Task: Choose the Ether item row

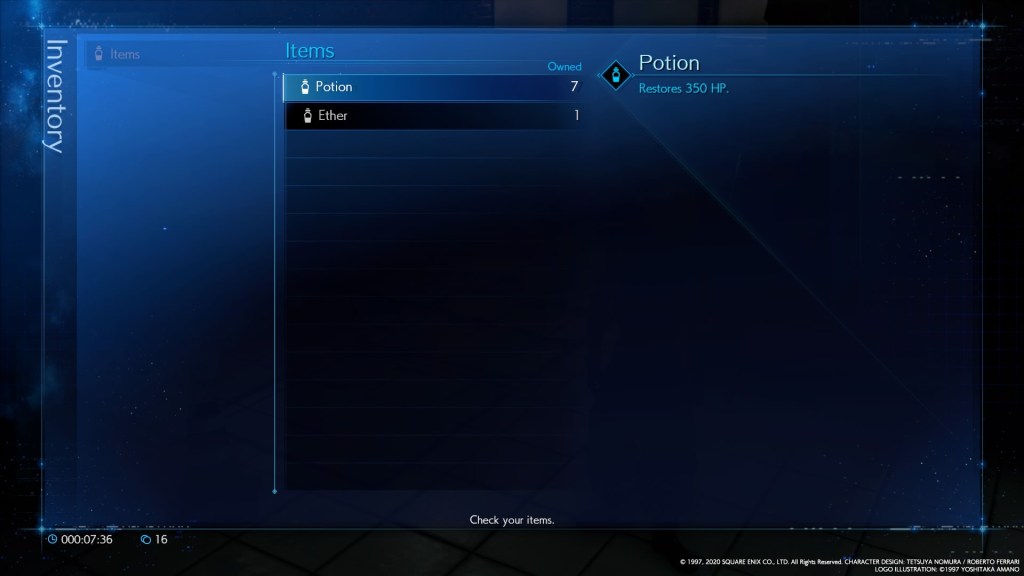Action: pos(432,116)
